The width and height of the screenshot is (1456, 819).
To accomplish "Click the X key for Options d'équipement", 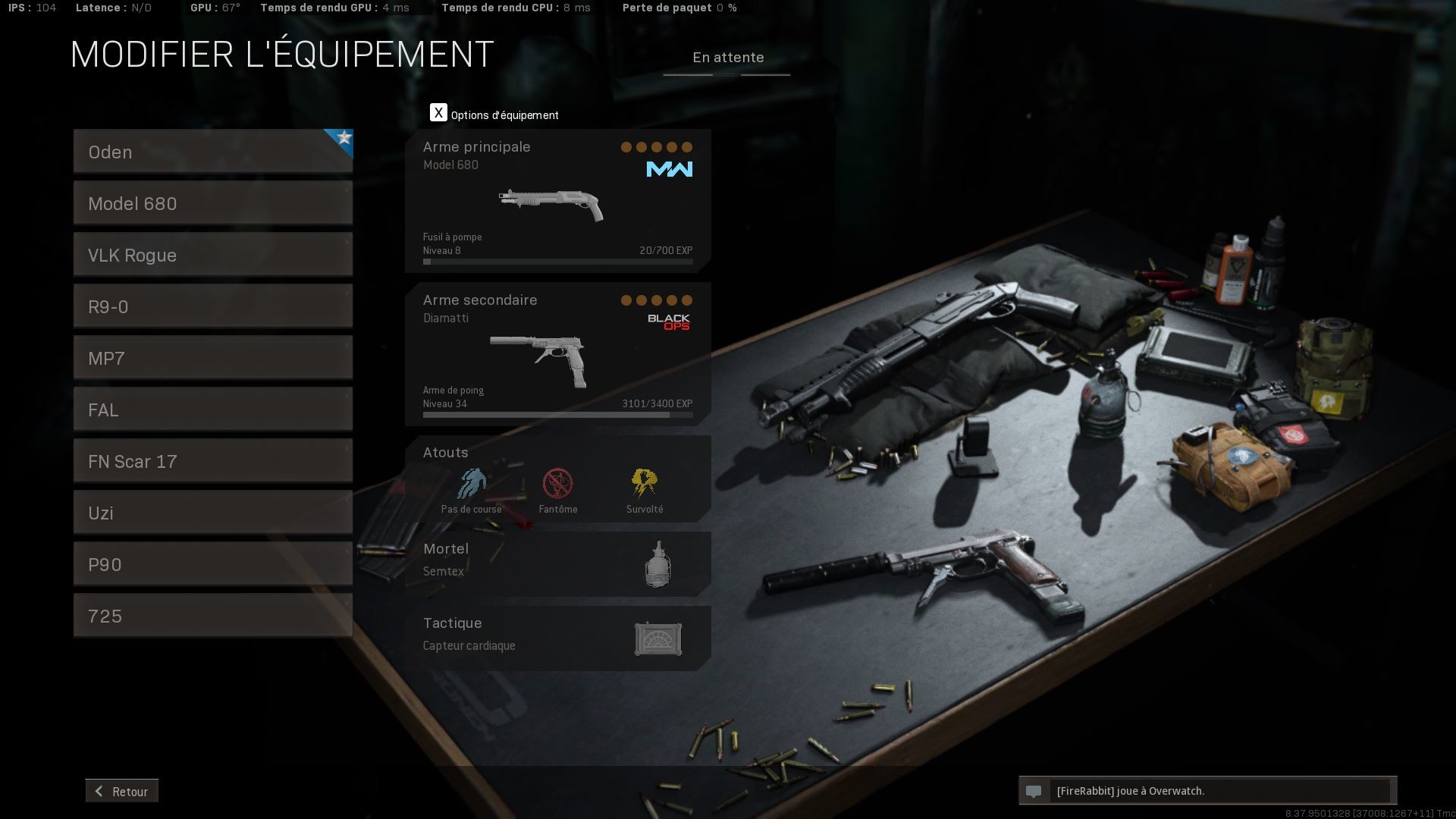I will point(438,112).
